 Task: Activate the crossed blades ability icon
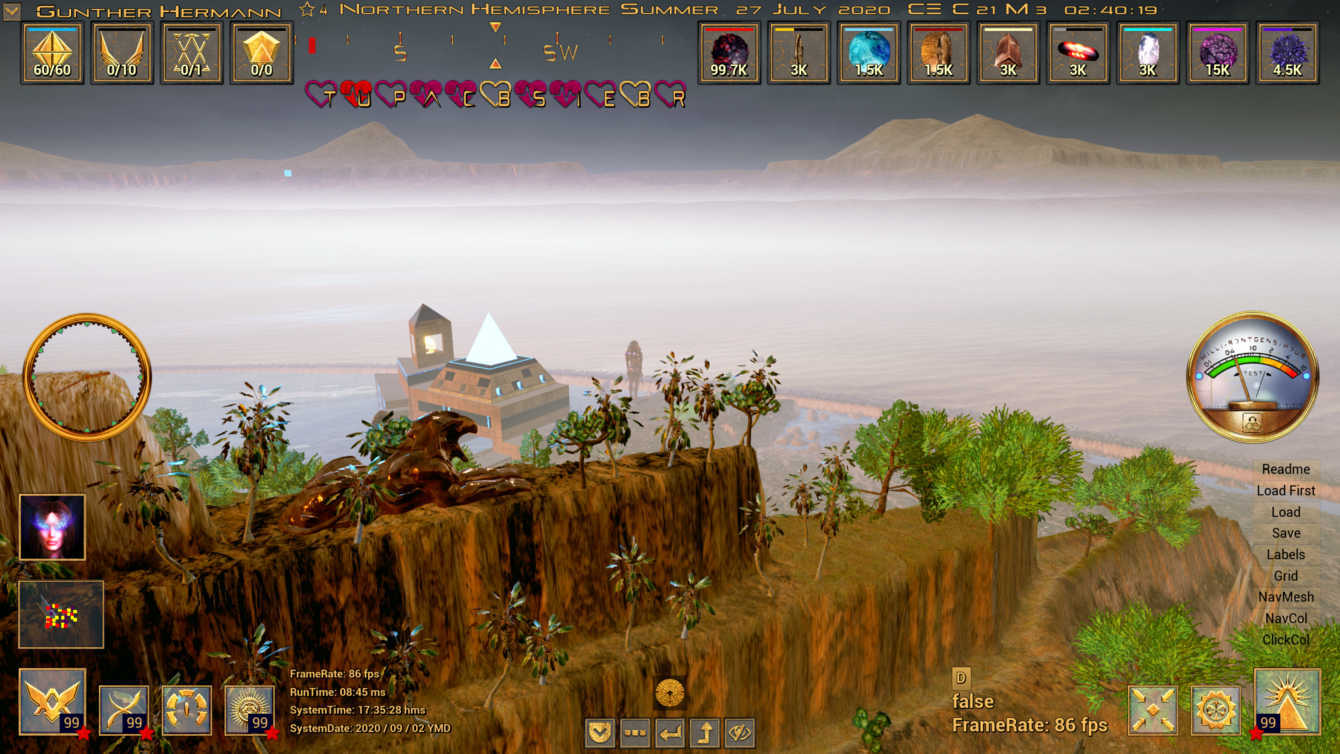coord(124,709)
